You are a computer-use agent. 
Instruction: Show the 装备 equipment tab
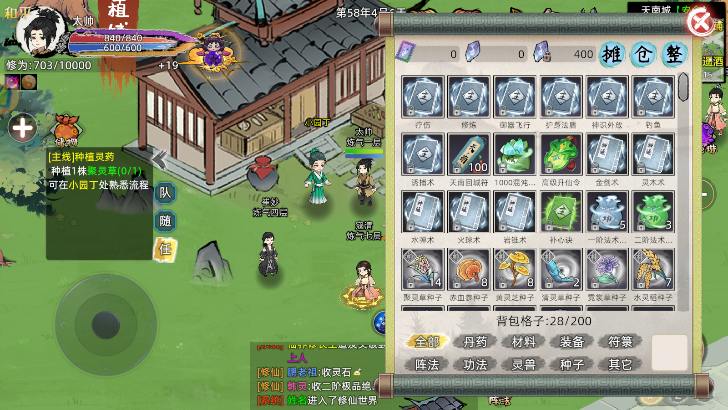pyautogui.click(x=572, y=342)
